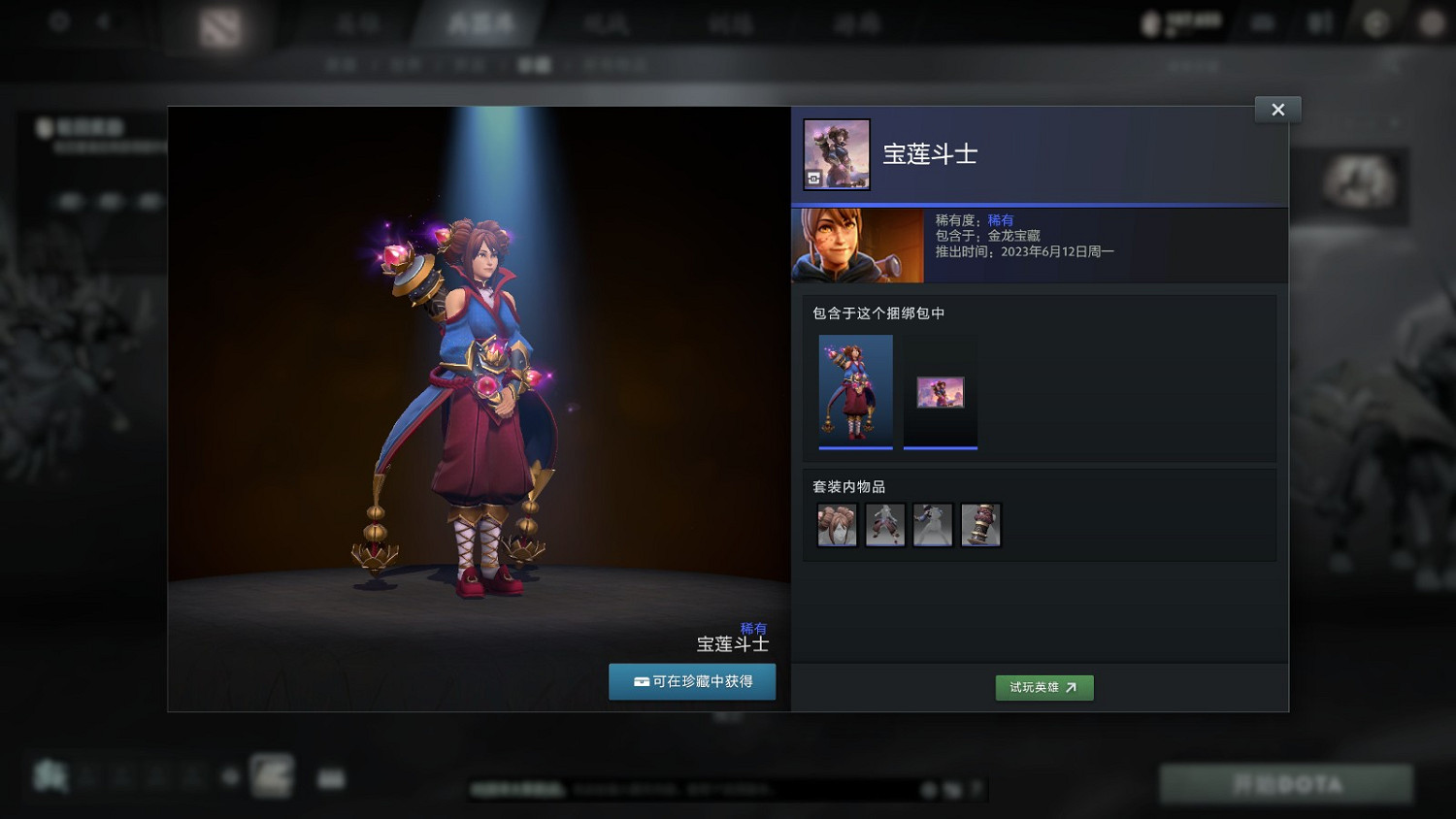Click the treasure chest icon on the acquisition button
Viewport: 1456px width, 819px height.
642,681
